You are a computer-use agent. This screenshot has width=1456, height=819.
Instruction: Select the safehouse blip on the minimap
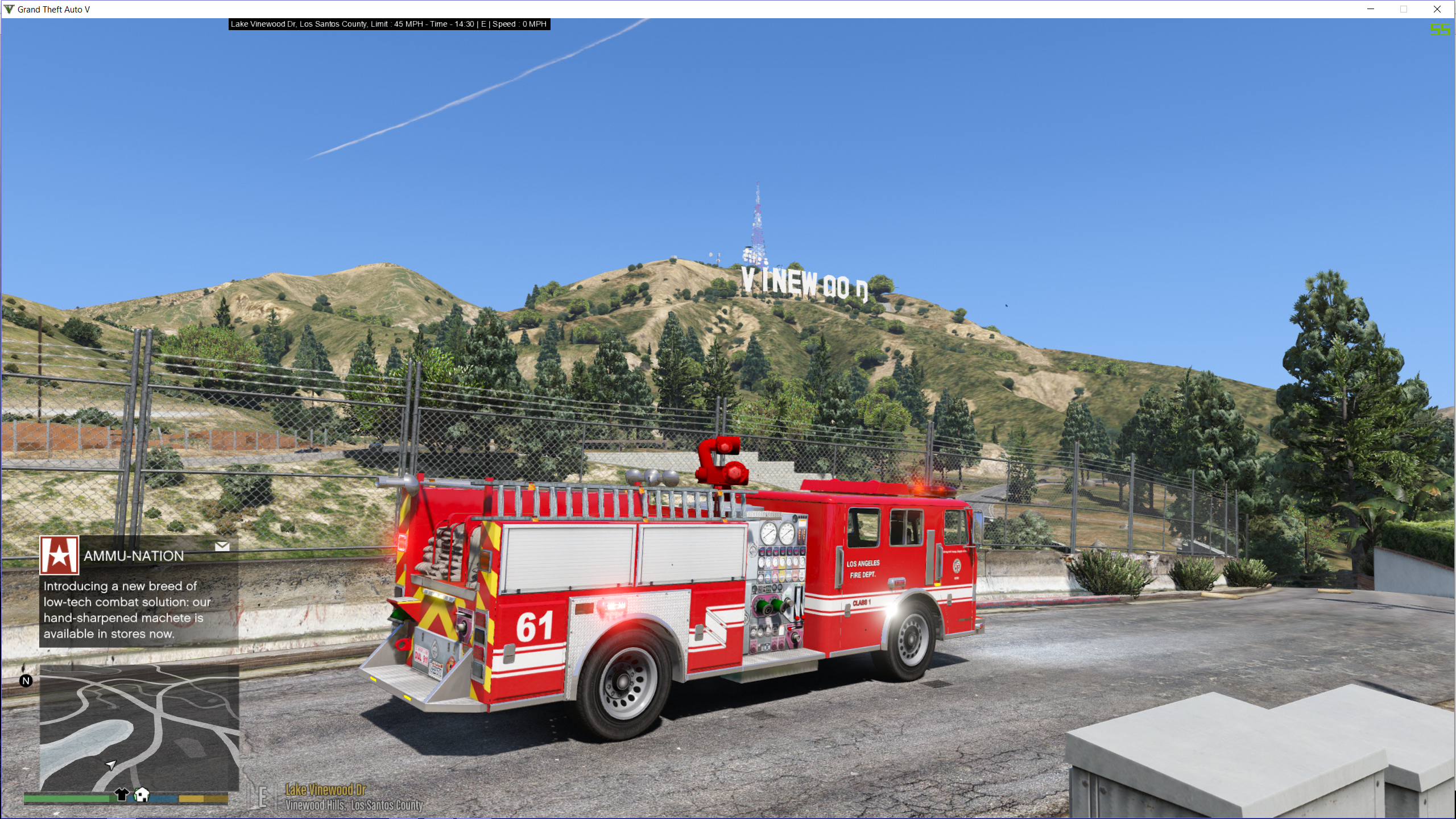point(142,794)
